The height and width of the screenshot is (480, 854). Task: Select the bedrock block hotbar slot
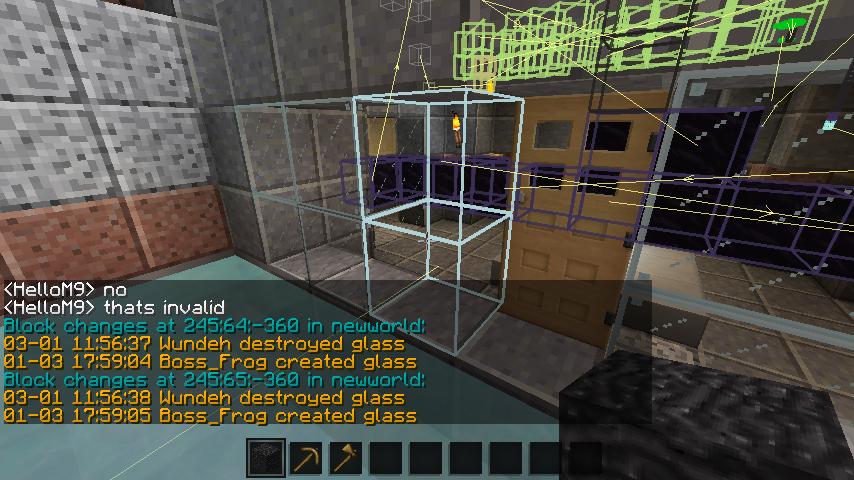coord(266,458)
